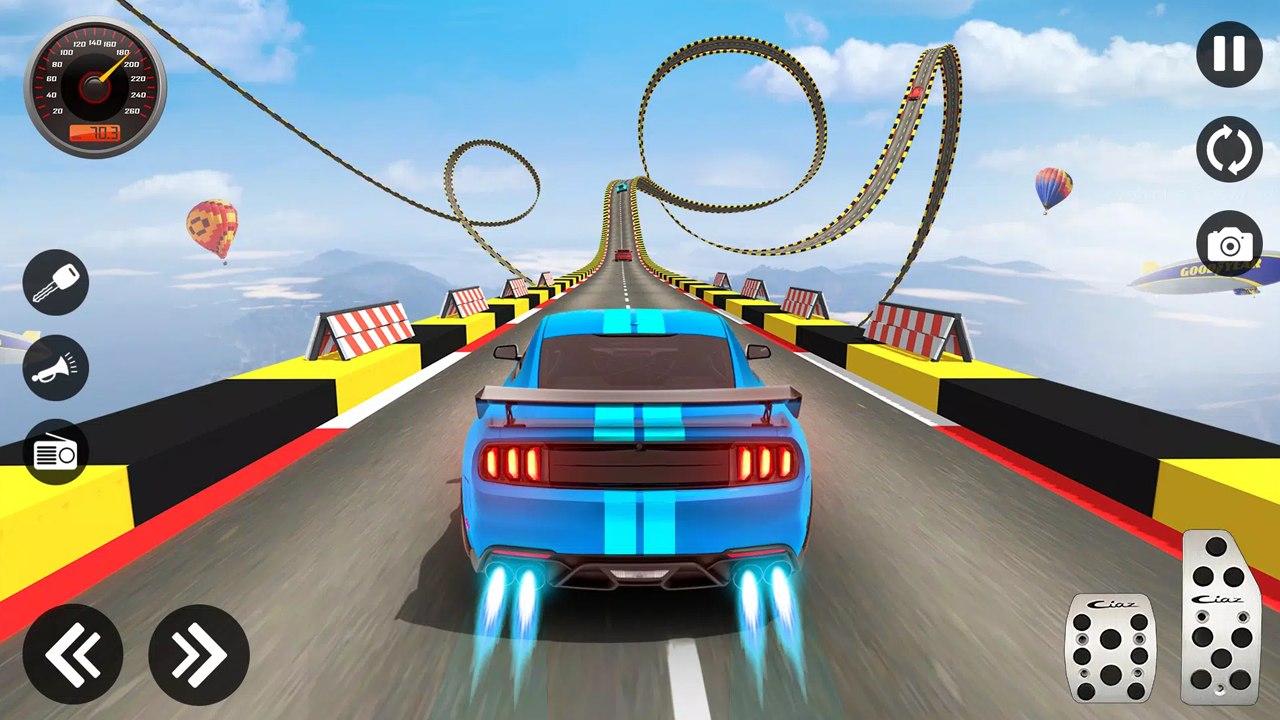Screen dimensions: 1280x720
Task: Toggle the horn sound
Action: [x=56, y=367]
